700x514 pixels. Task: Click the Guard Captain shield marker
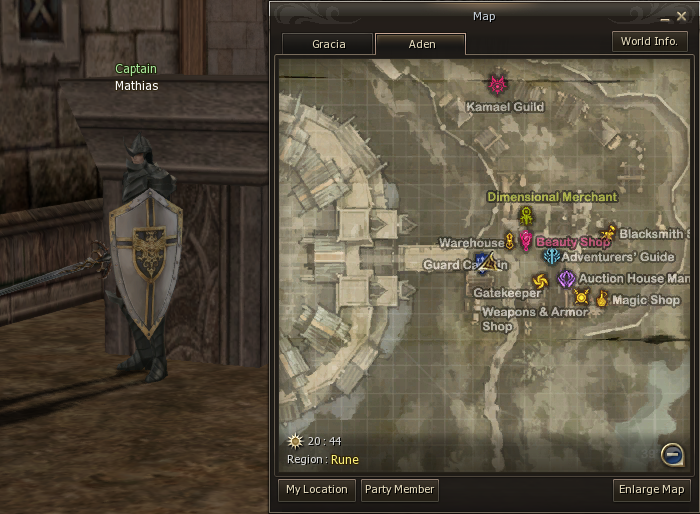click(485, 263)
